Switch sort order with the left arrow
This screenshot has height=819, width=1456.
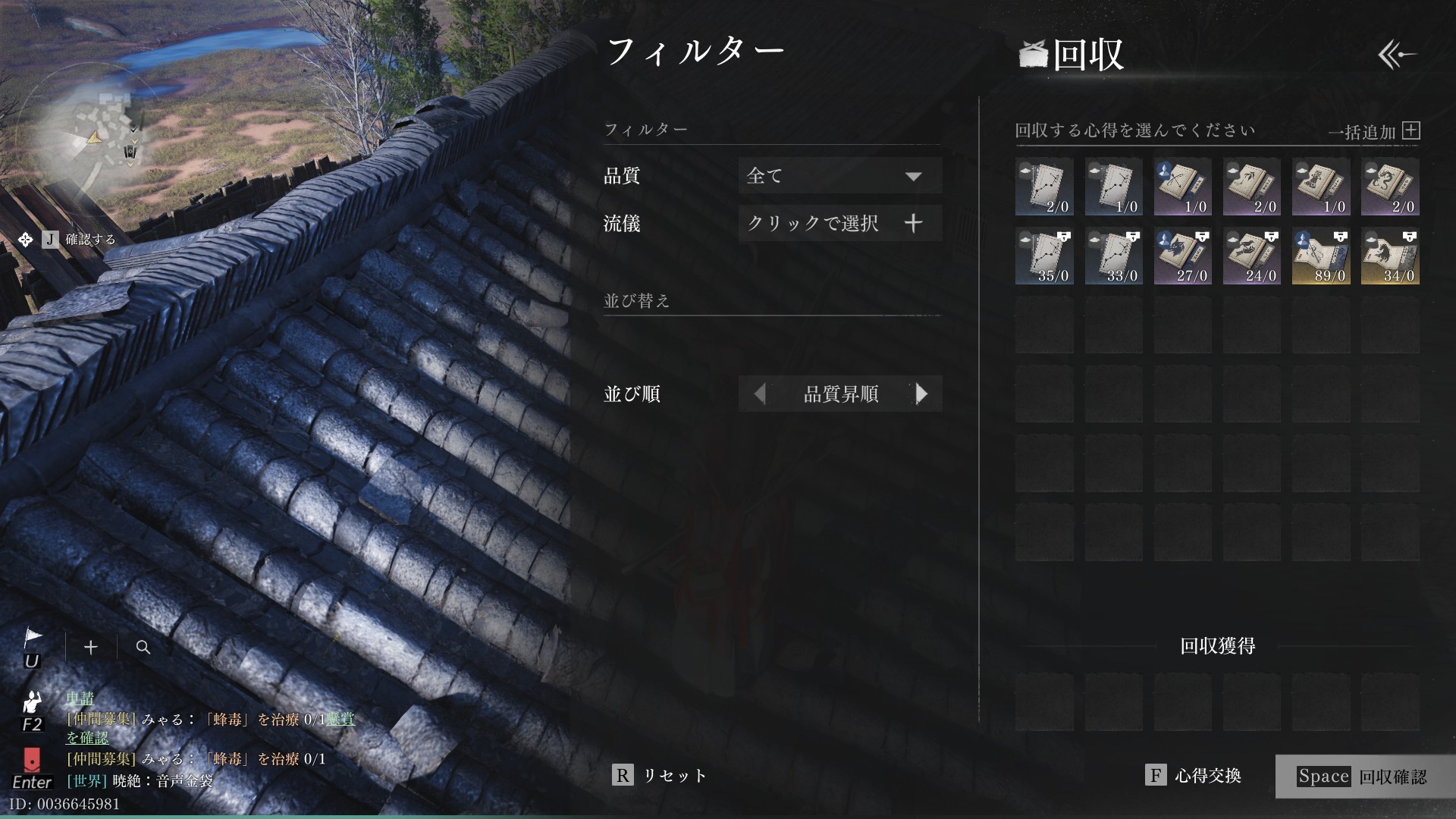(x=759, y=394)
